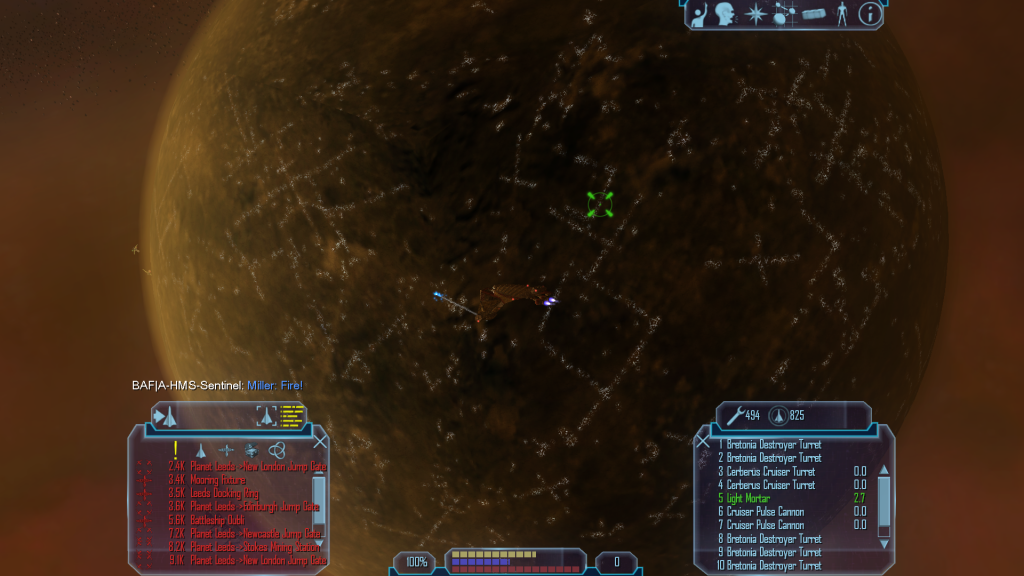Open the waving-person request icon
The height and width of the screenshot is (576, 1024).
697,14
